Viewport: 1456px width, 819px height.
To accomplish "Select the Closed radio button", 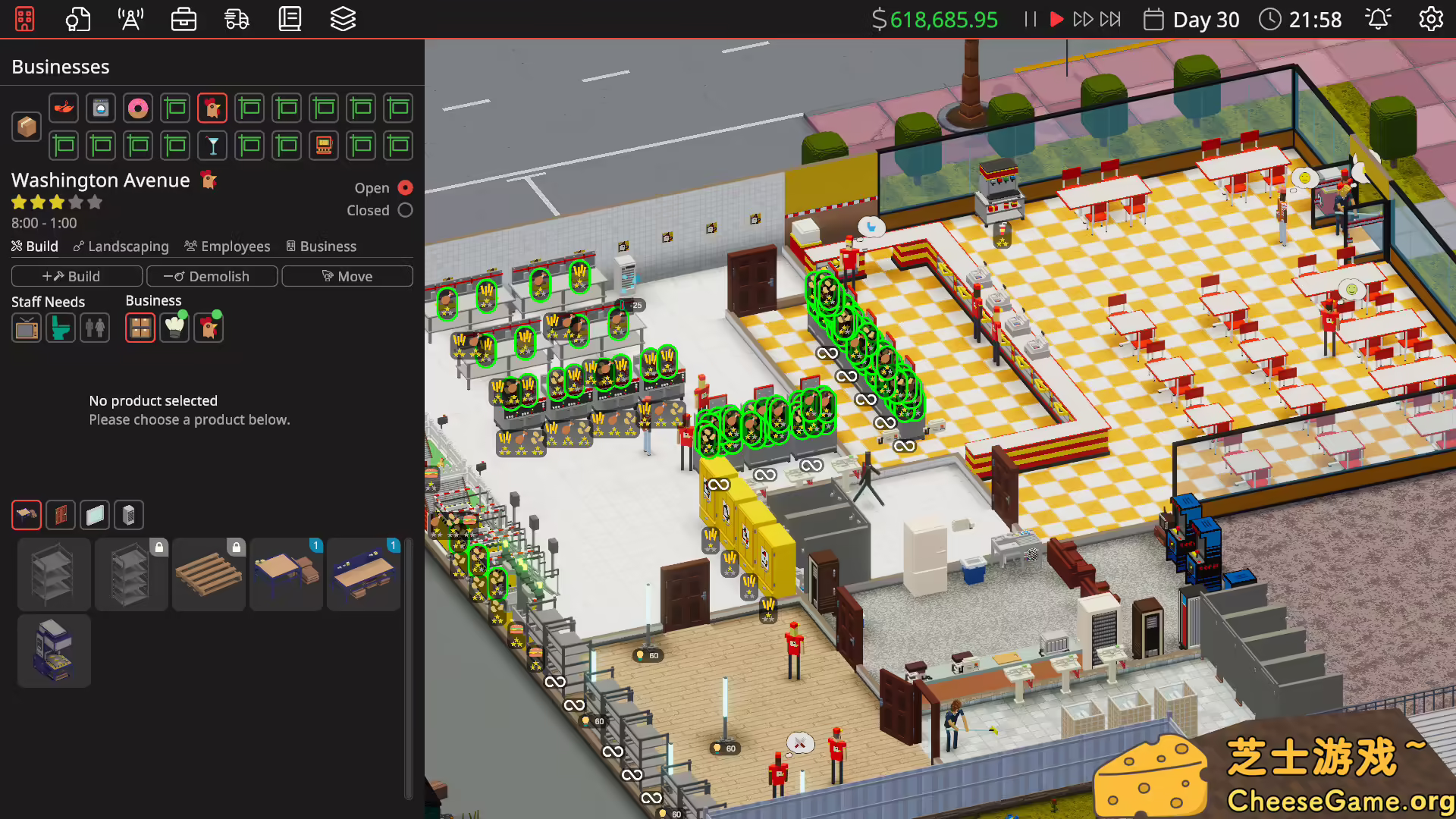I will pyautogui.click(x=406, y=210).
